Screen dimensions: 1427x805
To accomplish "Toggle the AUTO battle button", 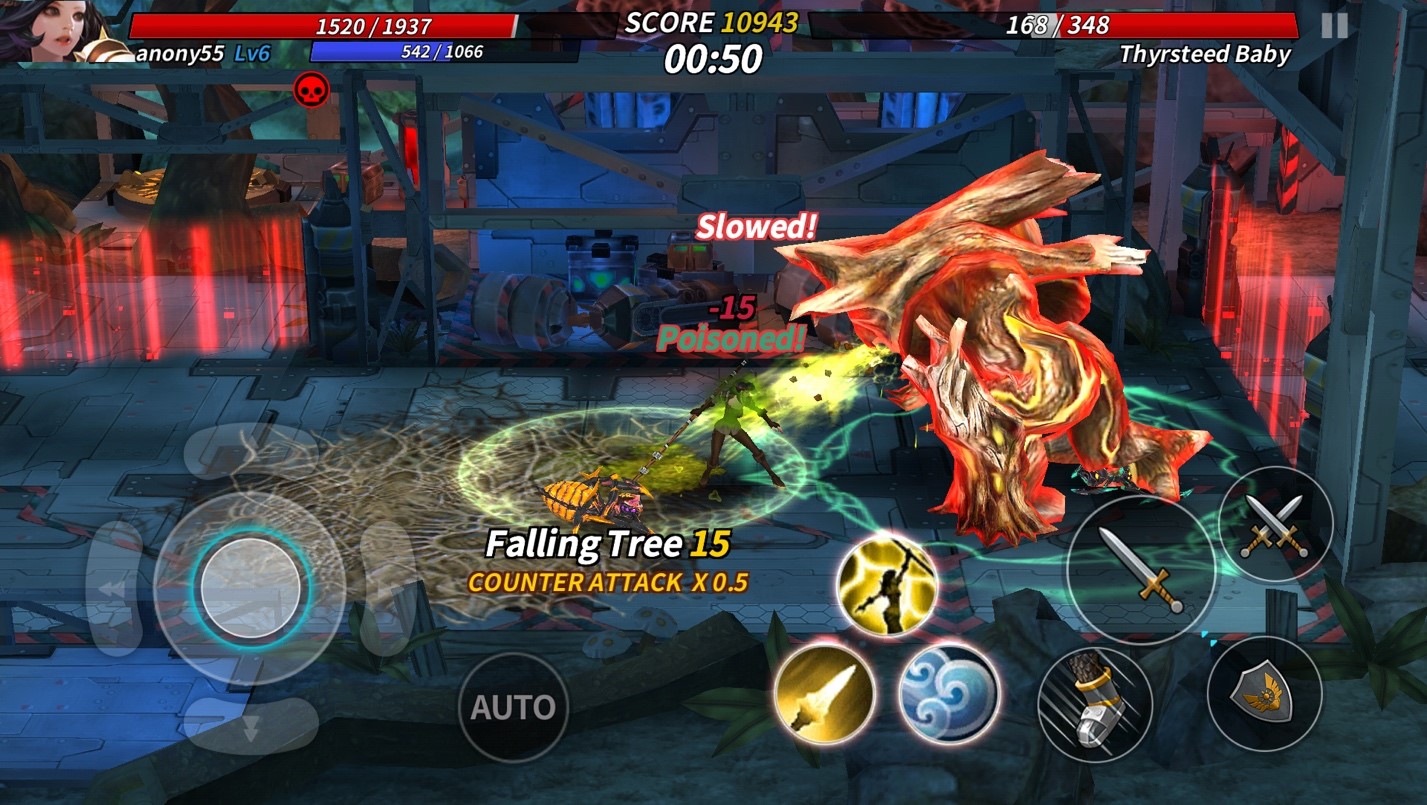I will pyautogui.click(x=512, y=707).
